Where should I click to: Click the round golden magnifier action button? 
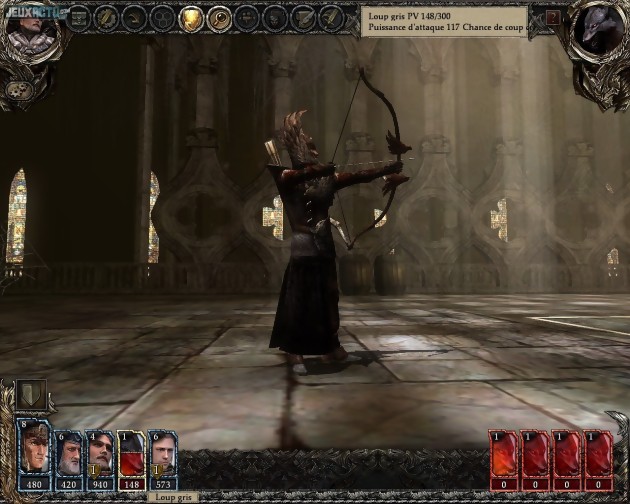point(219,17)
